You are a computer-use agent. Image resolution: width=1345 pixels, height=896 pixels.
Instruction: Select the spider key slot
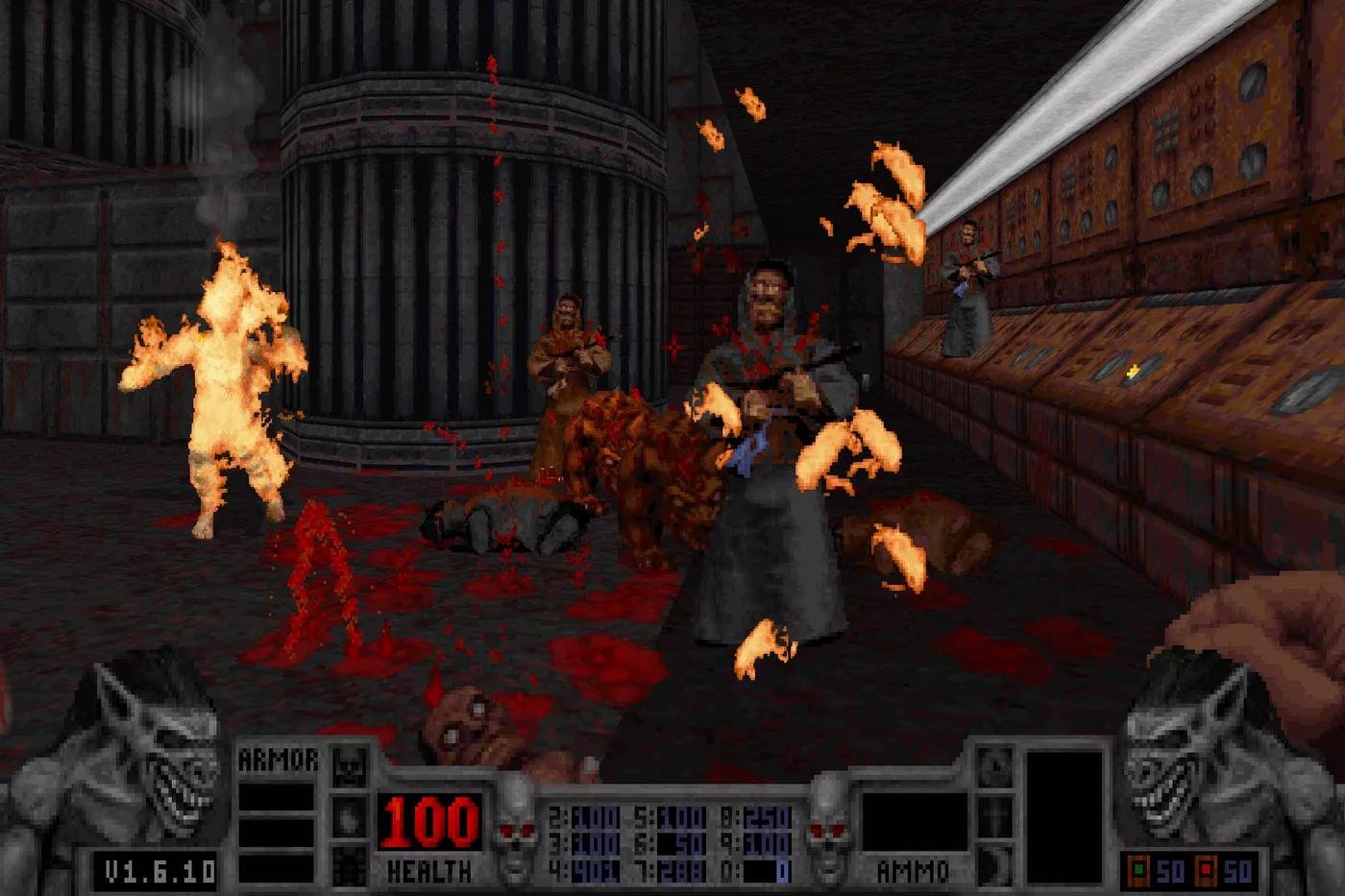[350, 863]
